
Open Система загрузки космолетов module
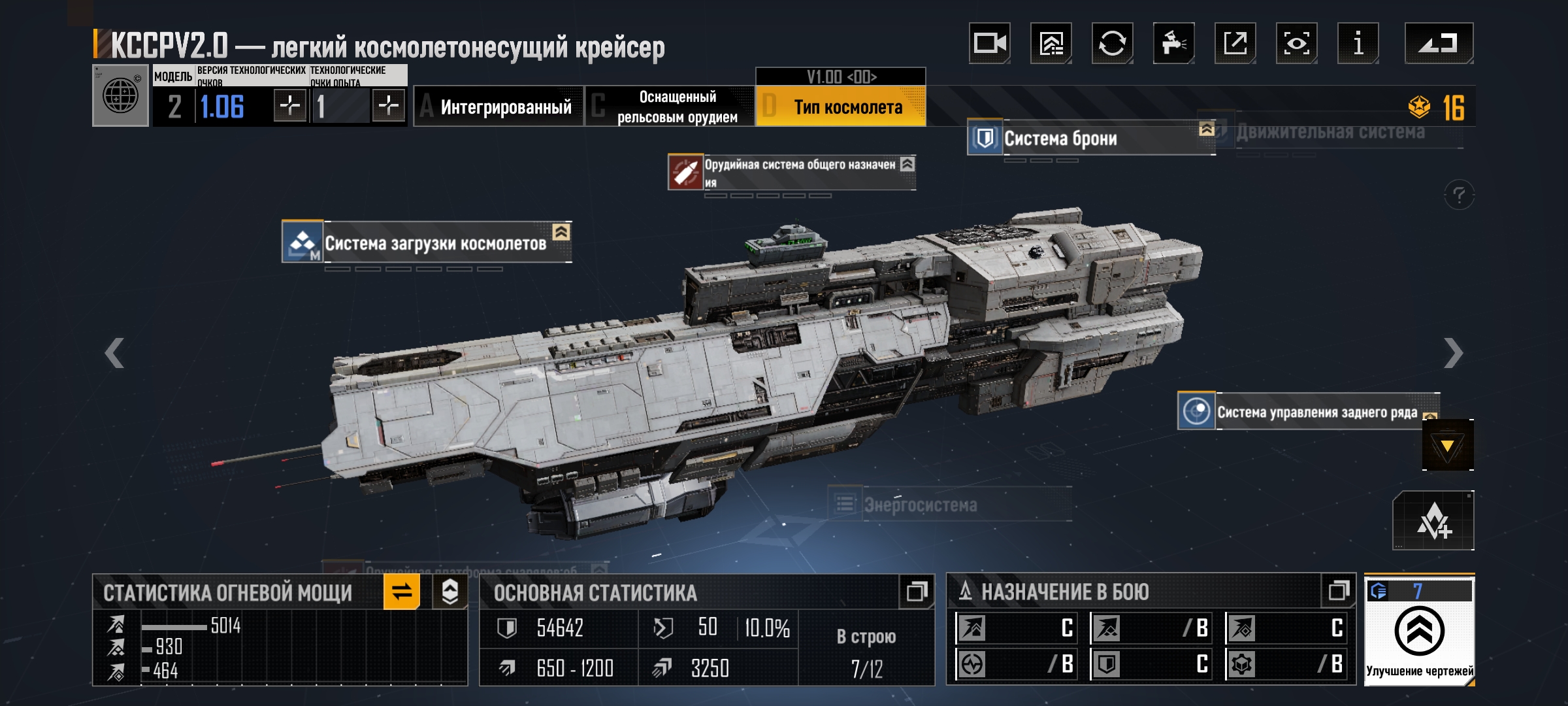pos(427,243)
